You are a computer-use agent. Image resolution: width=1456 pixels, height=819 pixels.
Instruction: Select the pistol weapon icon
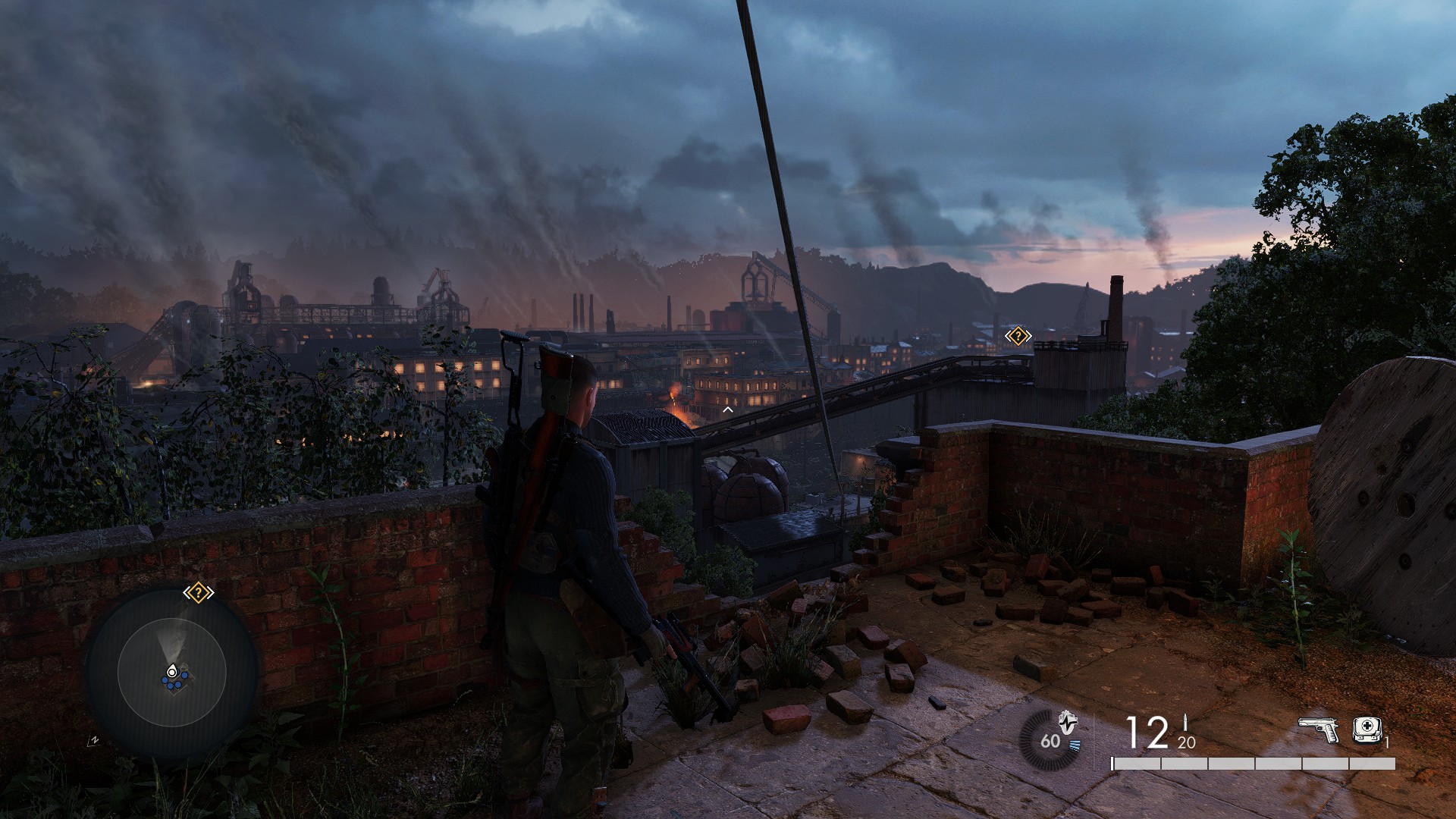(1318, 730)
